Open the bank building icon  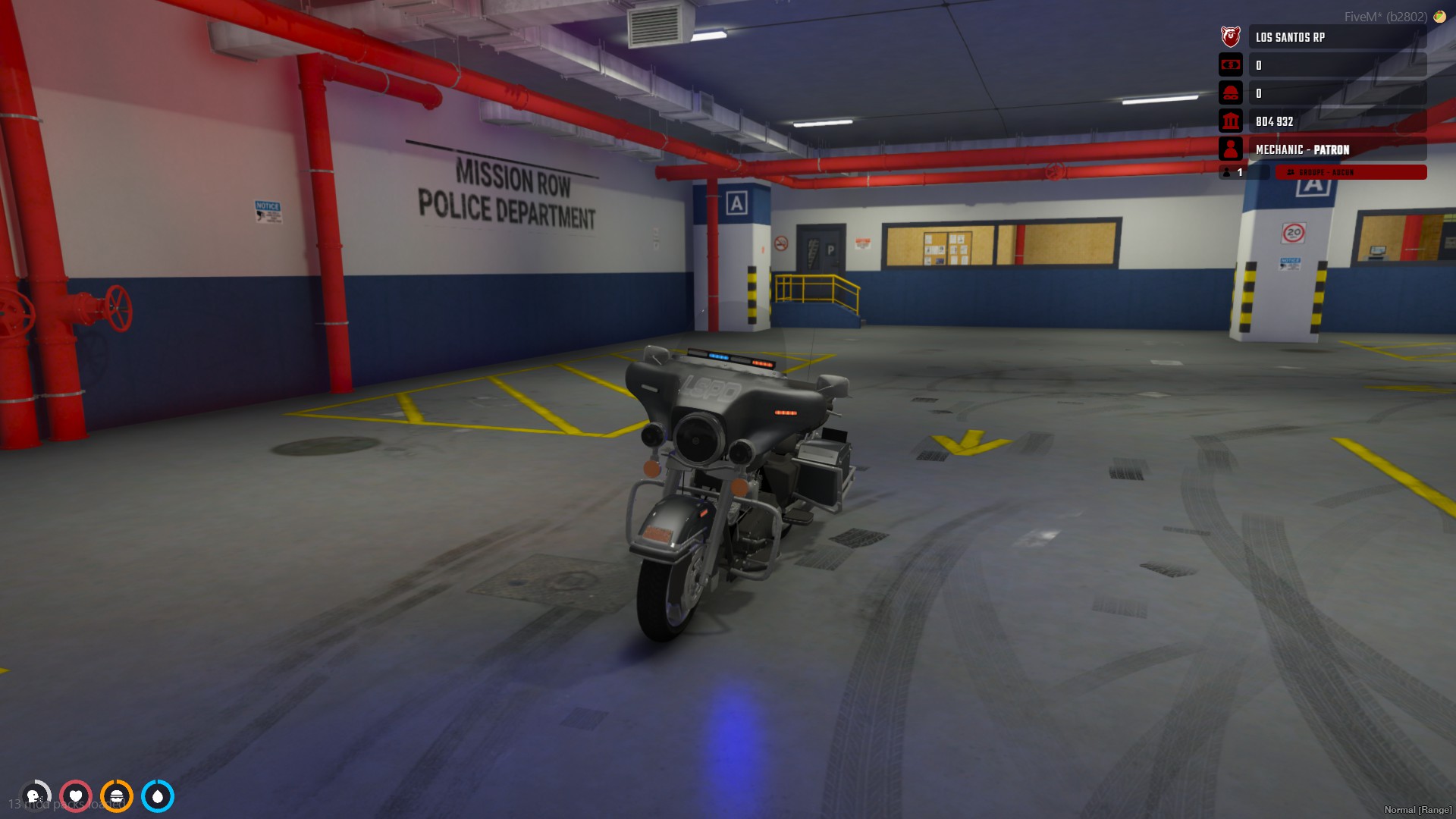pyautogui.click(x=1230, y=121)
